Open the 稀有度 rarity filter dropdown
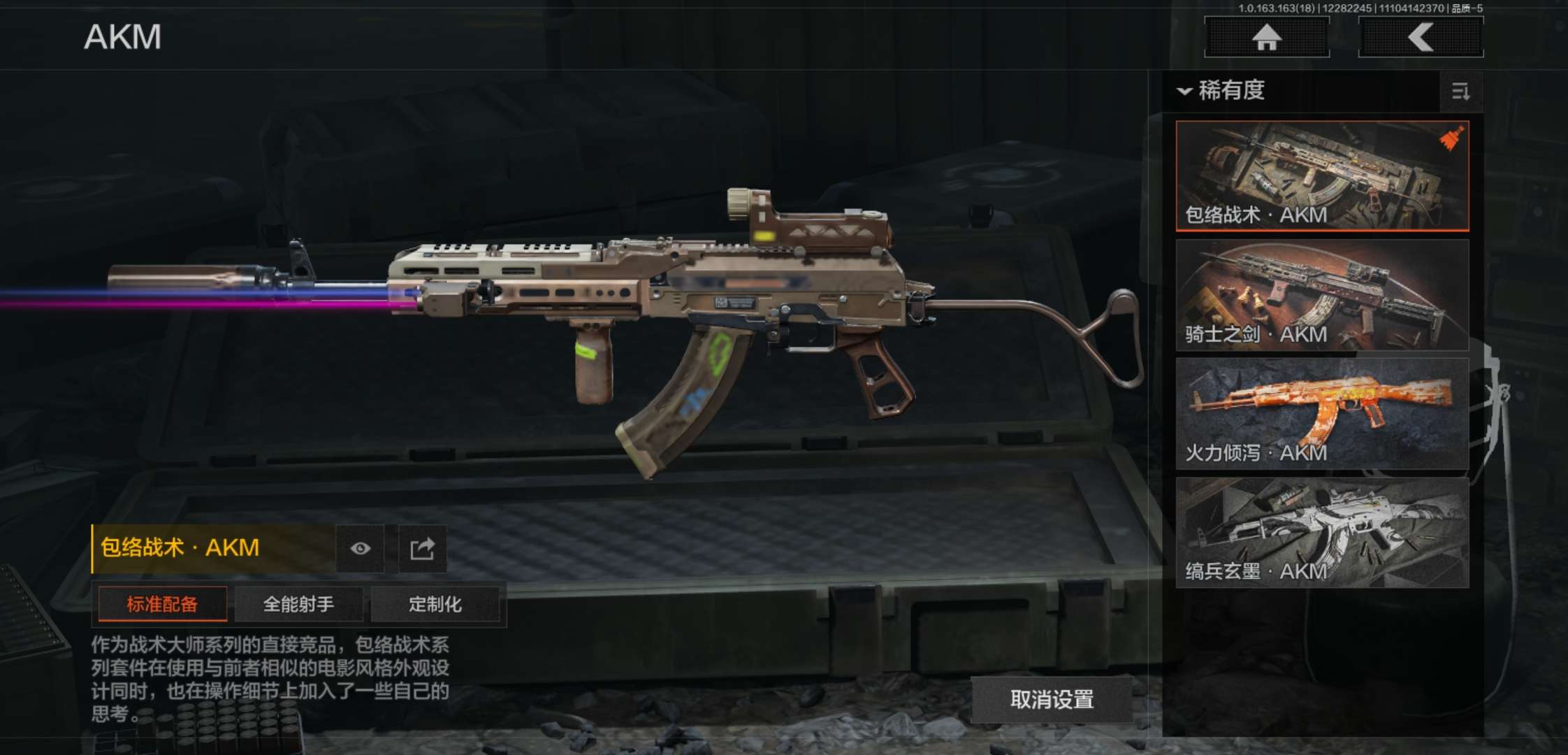1568x755 pixels. click(x=1223, y=91)
